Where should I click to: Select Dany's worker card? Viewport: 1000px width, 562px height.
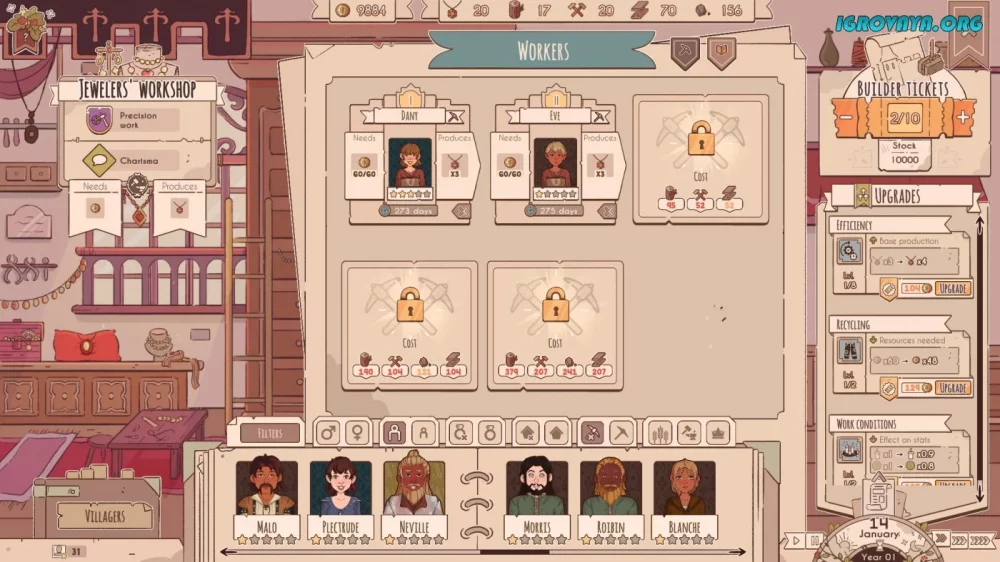tap(410, 164)
